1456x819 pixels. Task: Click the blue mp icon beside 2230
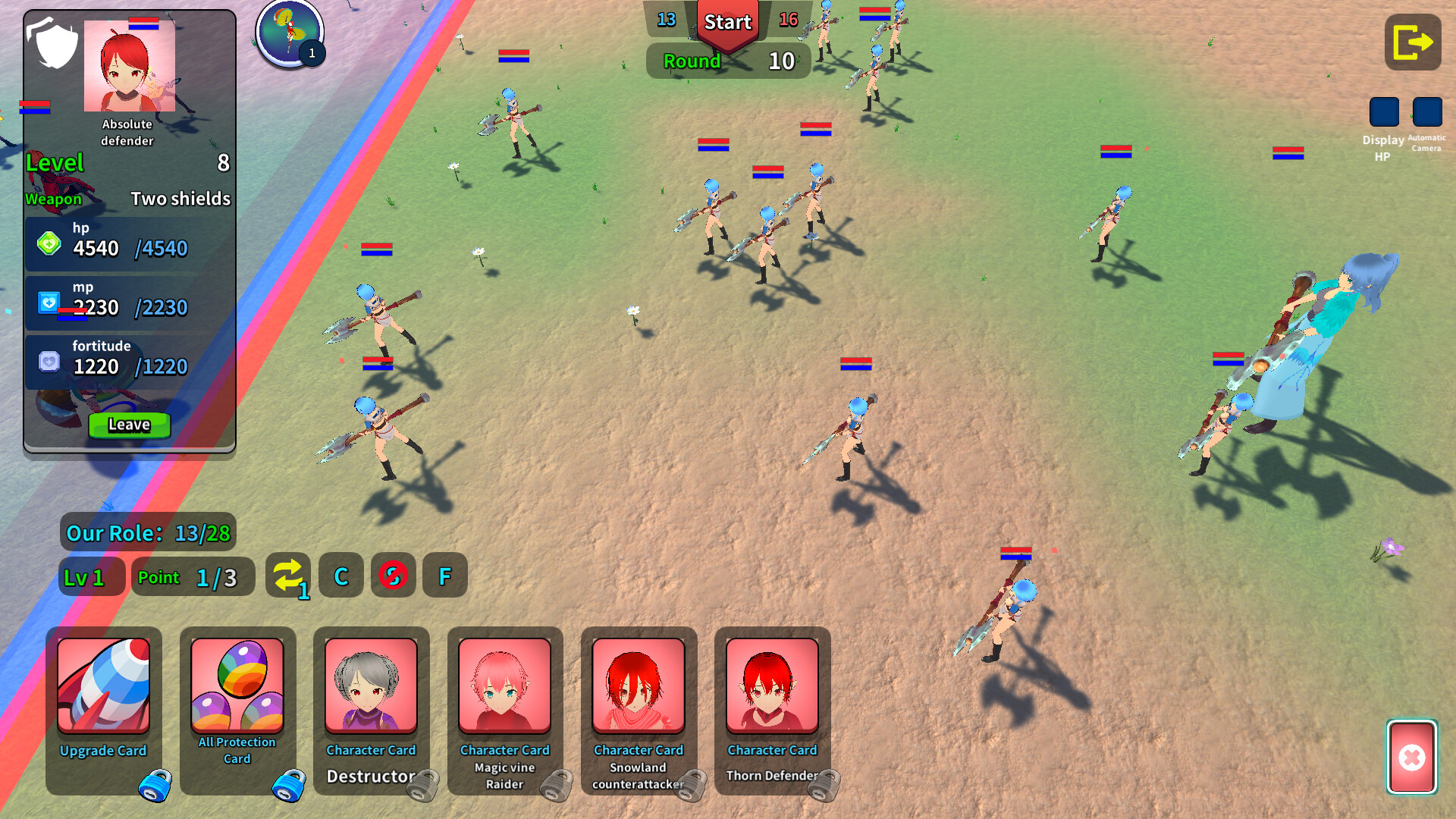(x=49, y=303)
